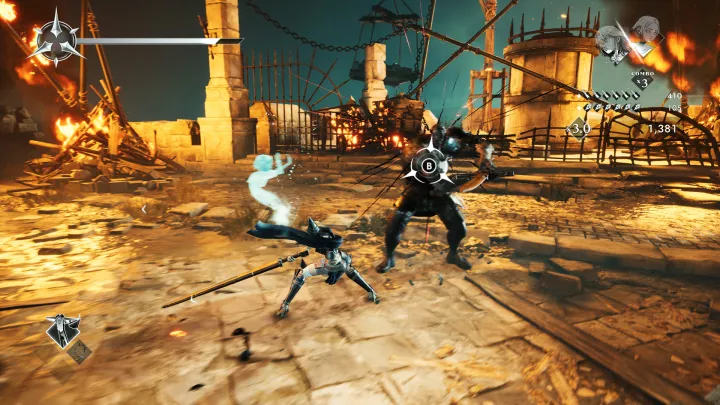Select the small dimmed diamond item slot
Viewport: 720px width, 405px height.
click(x=81, y=352)
